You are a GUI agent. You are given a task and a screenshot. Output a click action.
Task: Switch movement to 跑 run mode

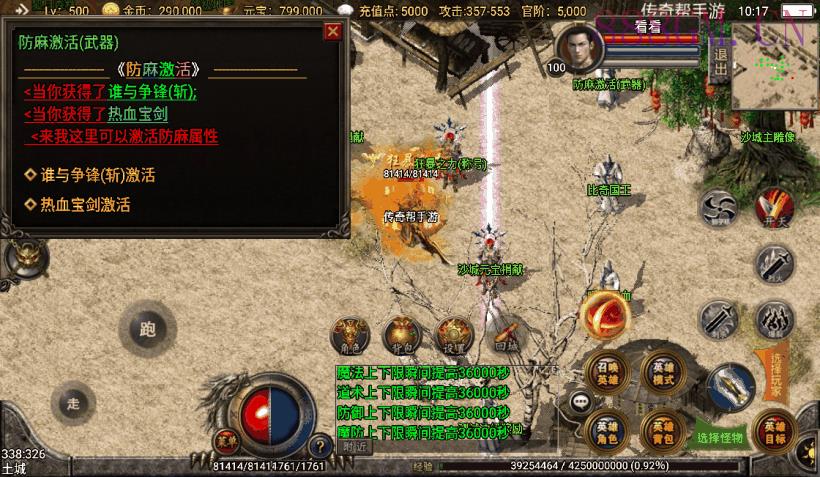[148, 328]
